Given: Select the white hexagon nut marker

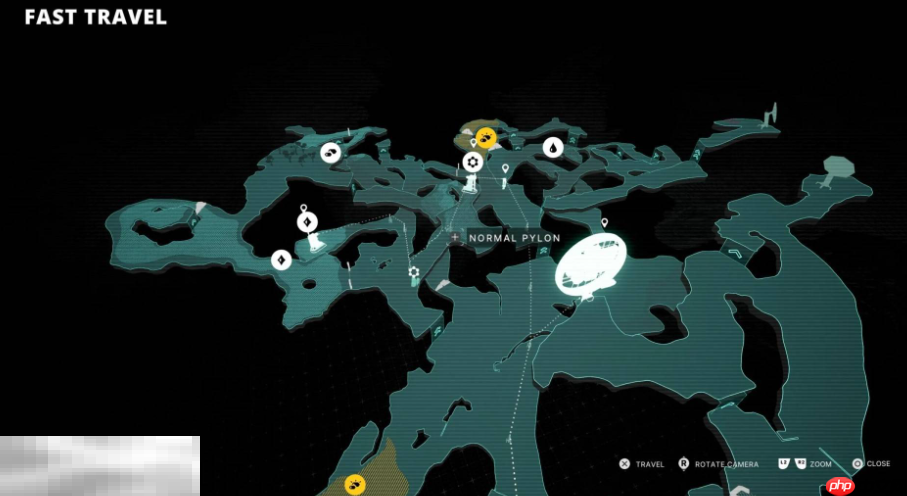Looking at the screenshot, I should tap(472, 160).
